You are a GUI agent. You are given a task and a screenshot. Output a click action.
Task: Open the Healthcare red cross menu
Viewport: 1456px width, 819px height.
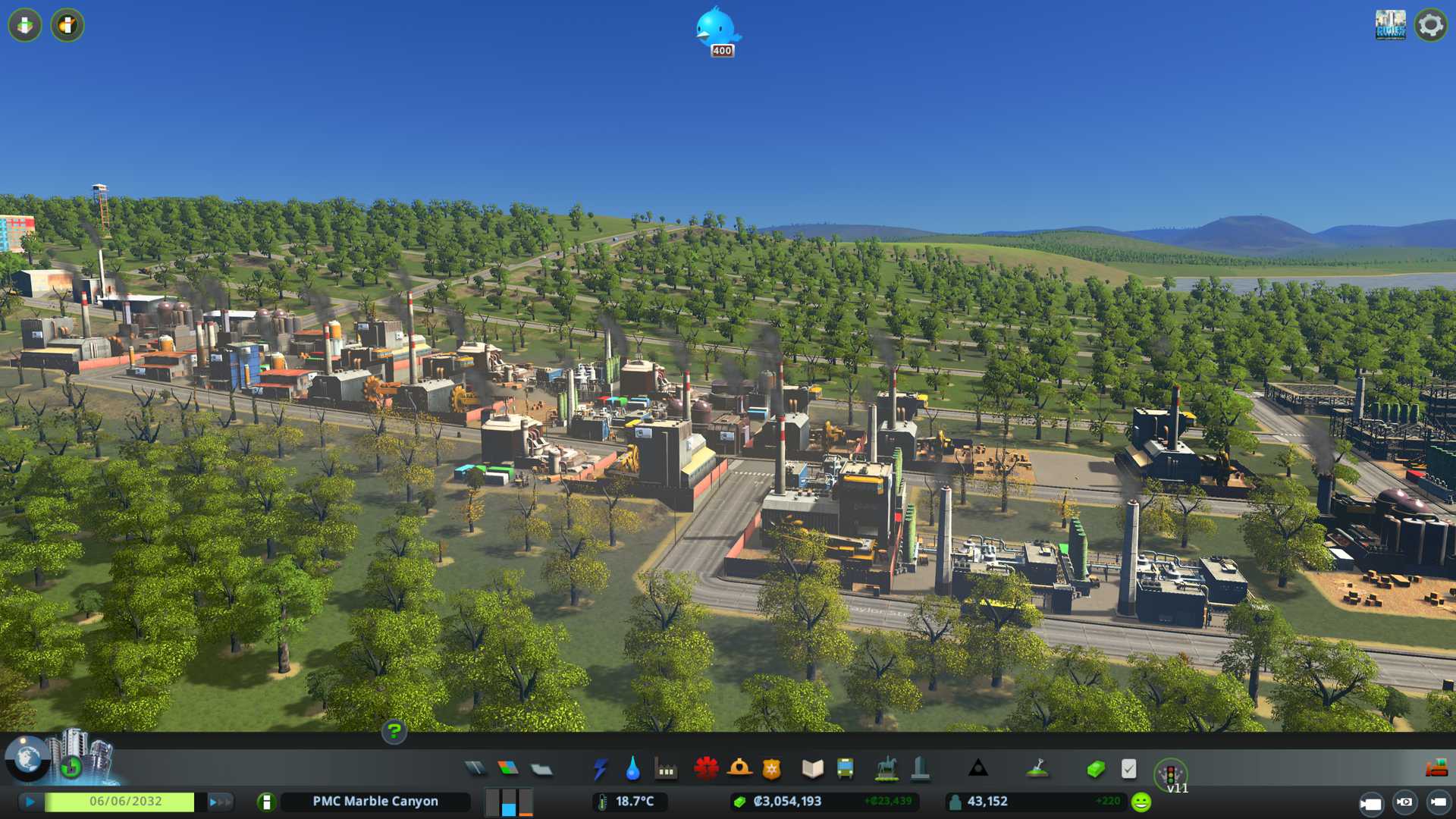click(x=706, y=769)
